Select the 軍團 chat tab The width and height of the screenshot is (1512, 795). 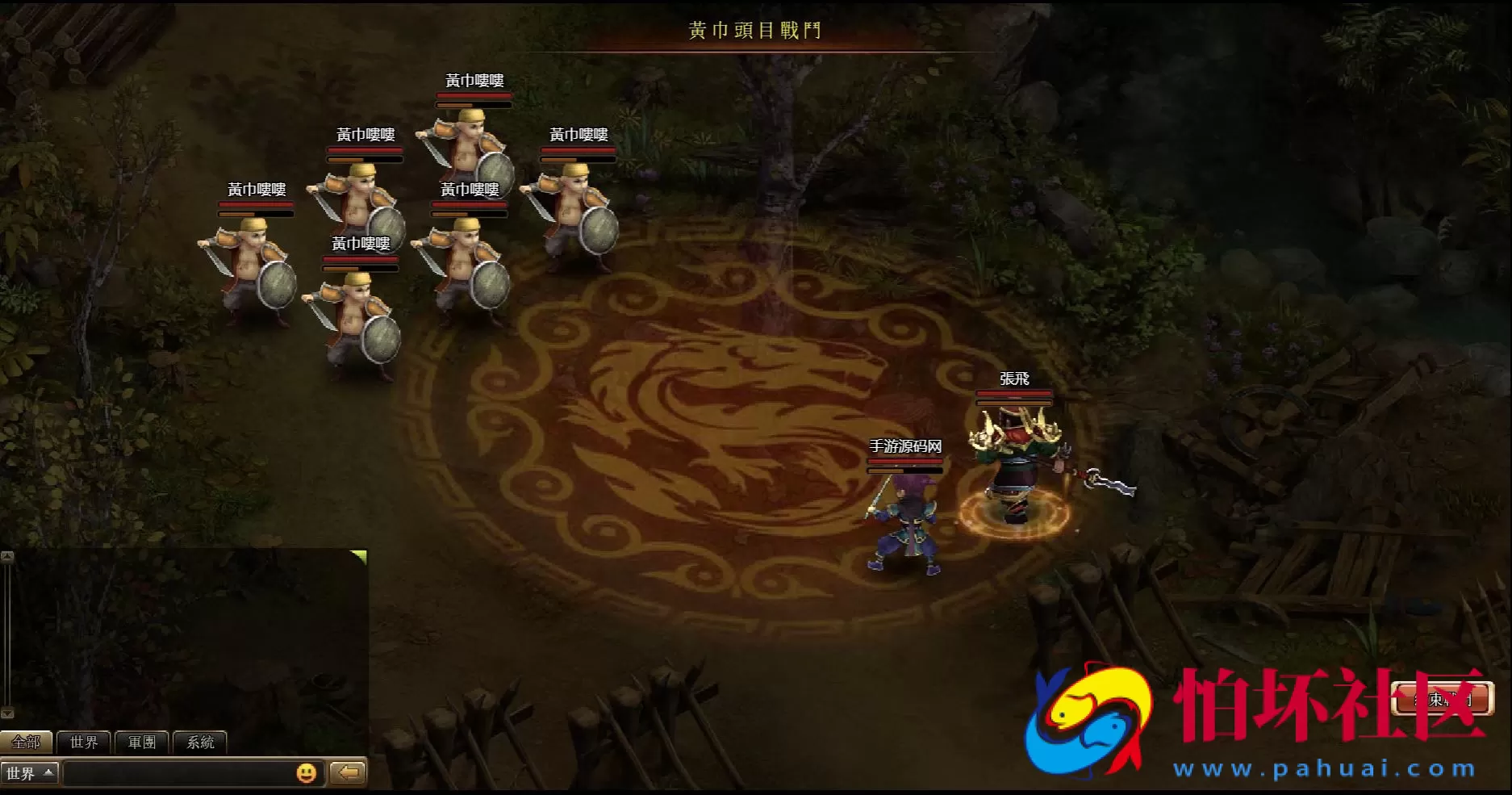142,742
